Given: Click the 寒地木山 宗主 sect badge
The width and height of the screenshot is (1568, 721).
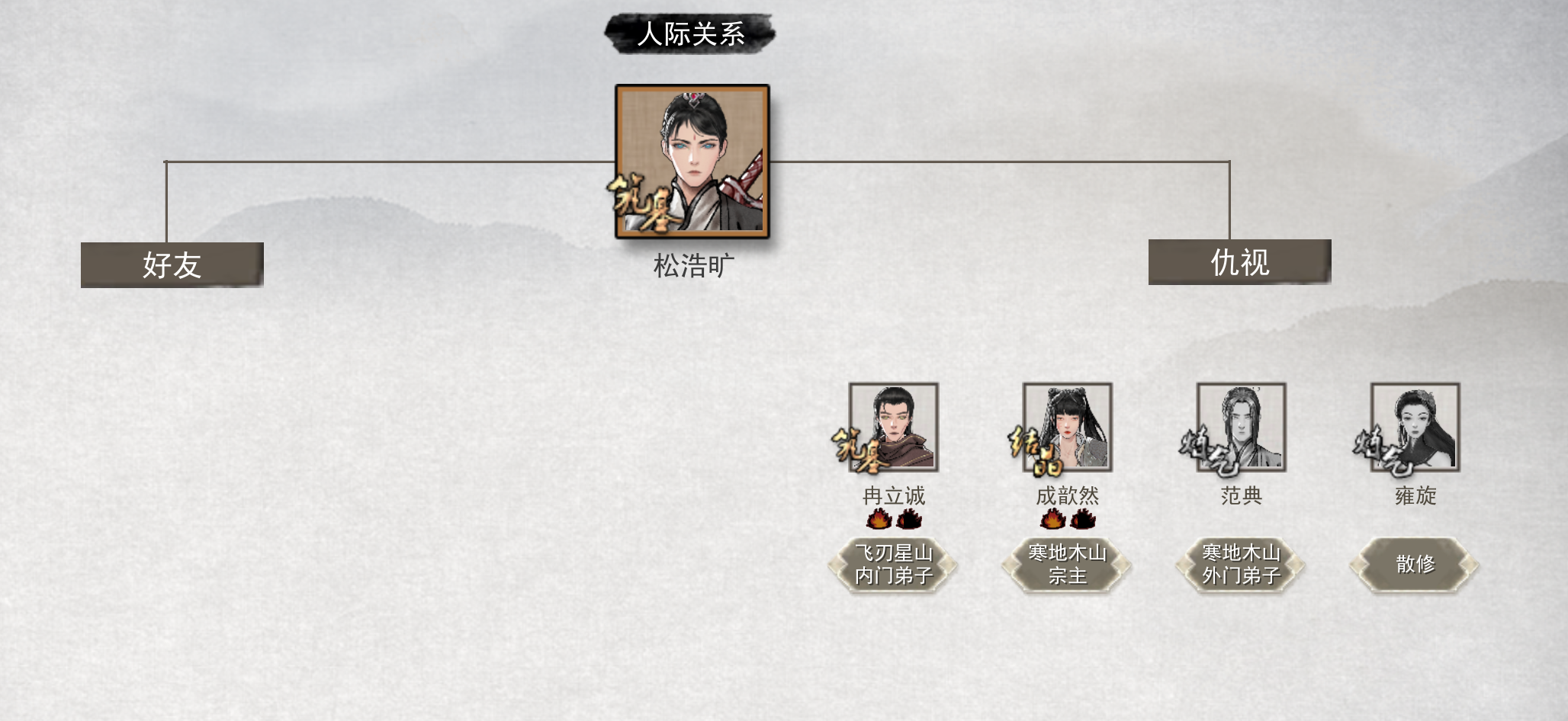Looking at the screenshot, I should (x=1068, y=565).
